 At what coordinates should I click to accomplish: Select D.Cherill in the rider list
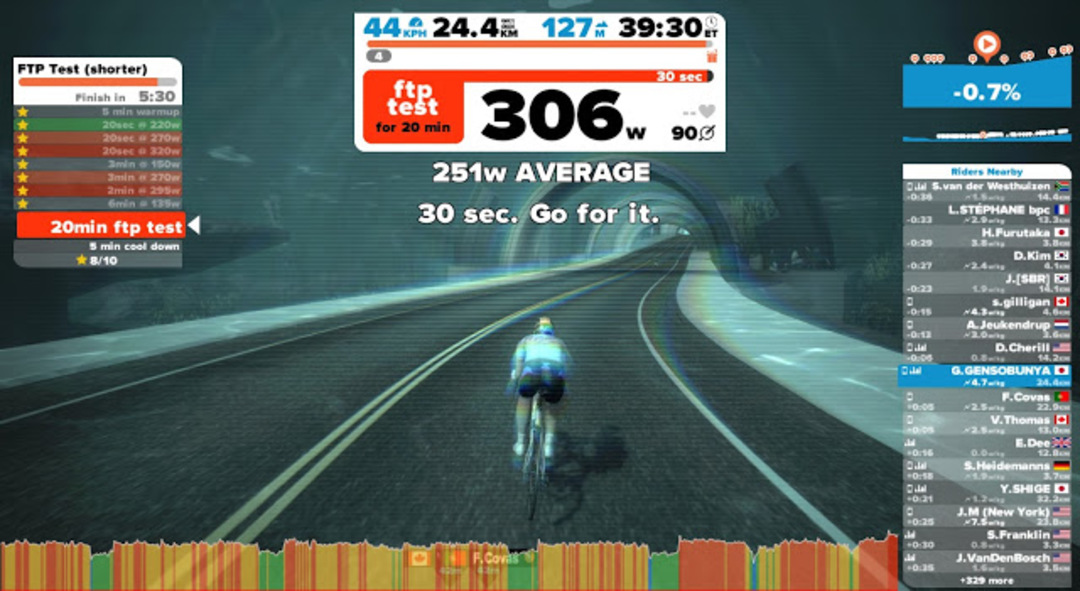pyautogui.click(x=986, y=352)
